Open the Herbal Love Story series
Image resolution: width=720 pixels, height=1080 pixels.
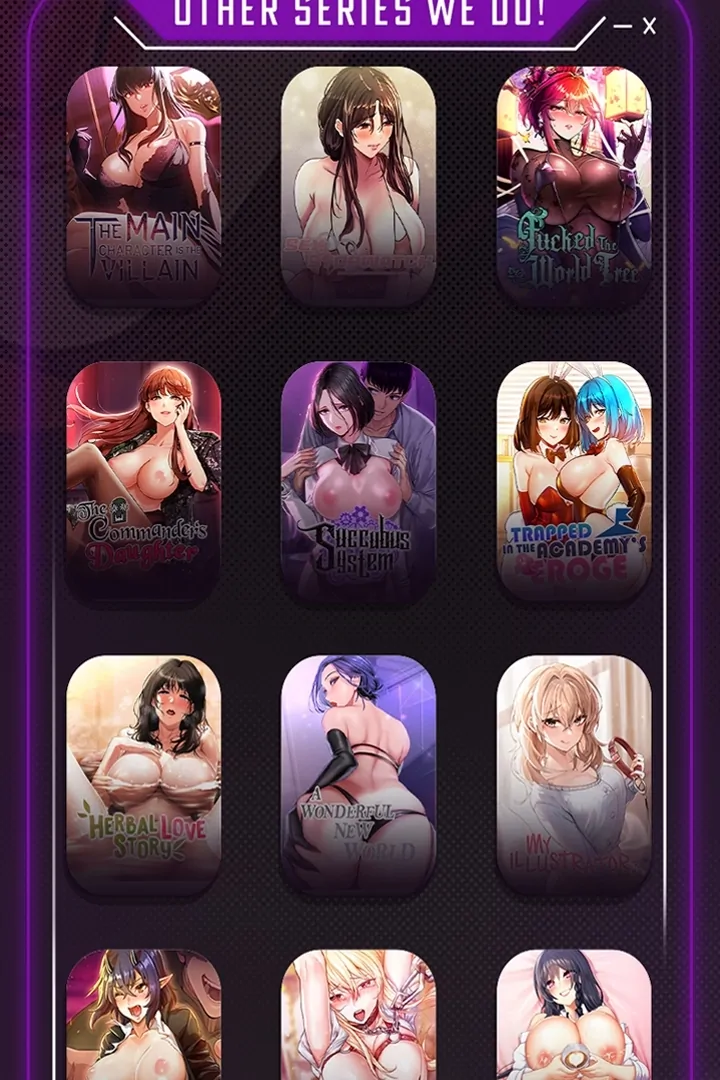tap(143, 775)
